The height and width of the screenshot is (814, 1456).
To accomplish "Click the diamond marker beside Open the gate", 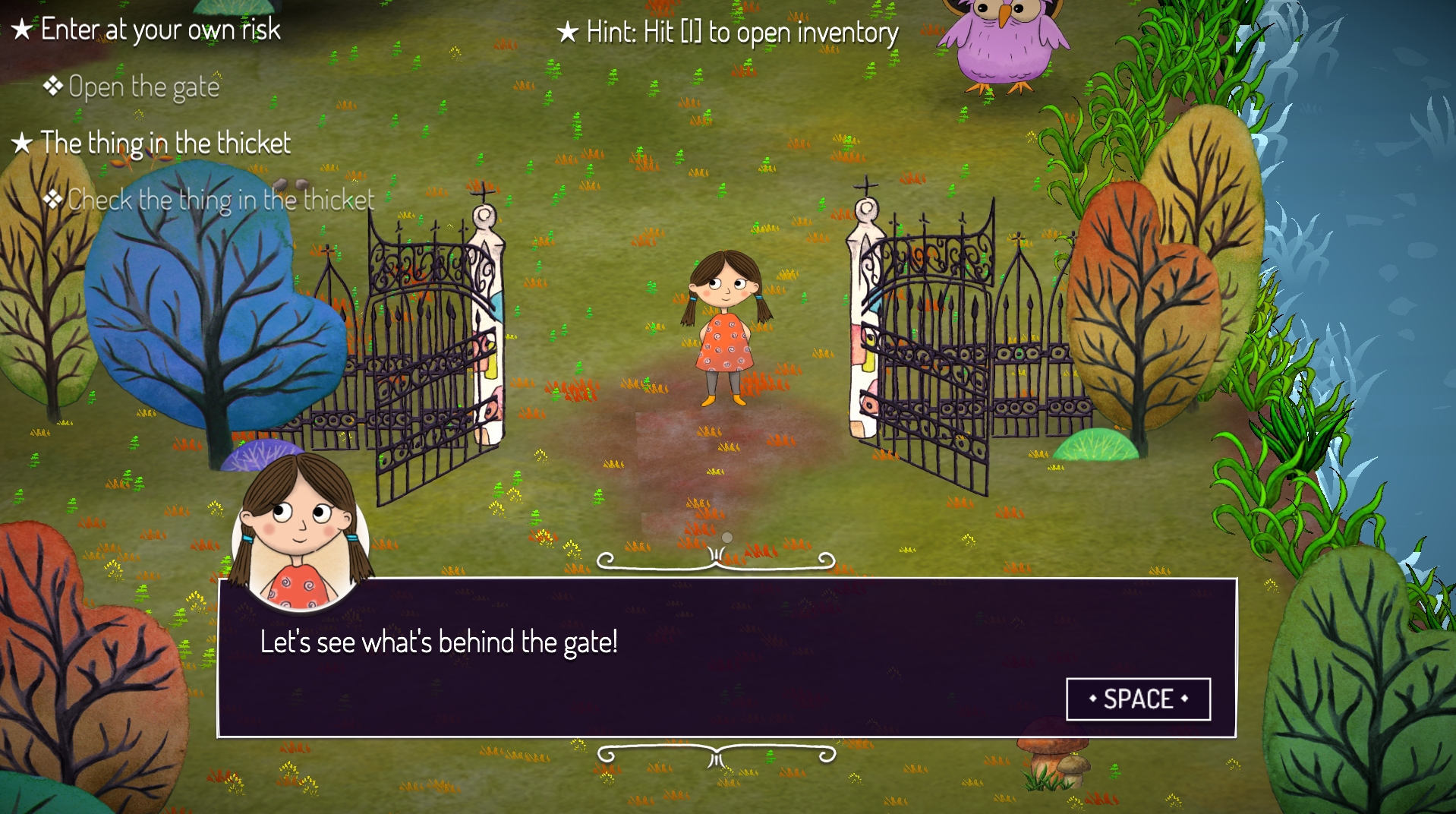I will point(53,85).
